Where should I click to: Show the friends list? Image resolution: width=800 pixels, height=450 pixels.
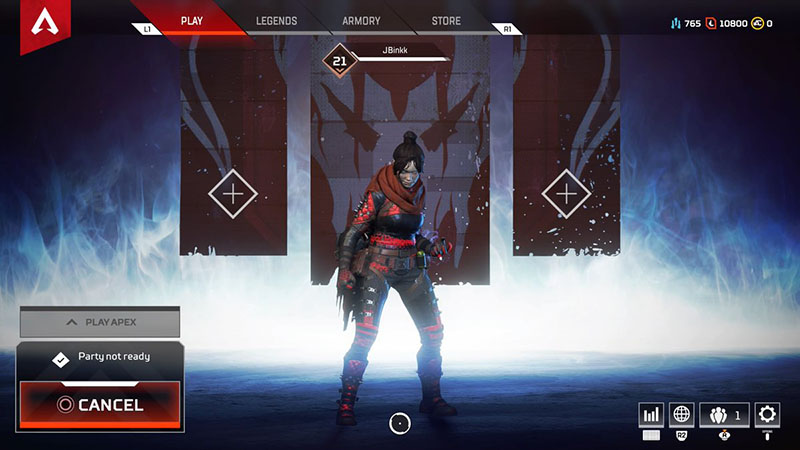pos(725,414)
